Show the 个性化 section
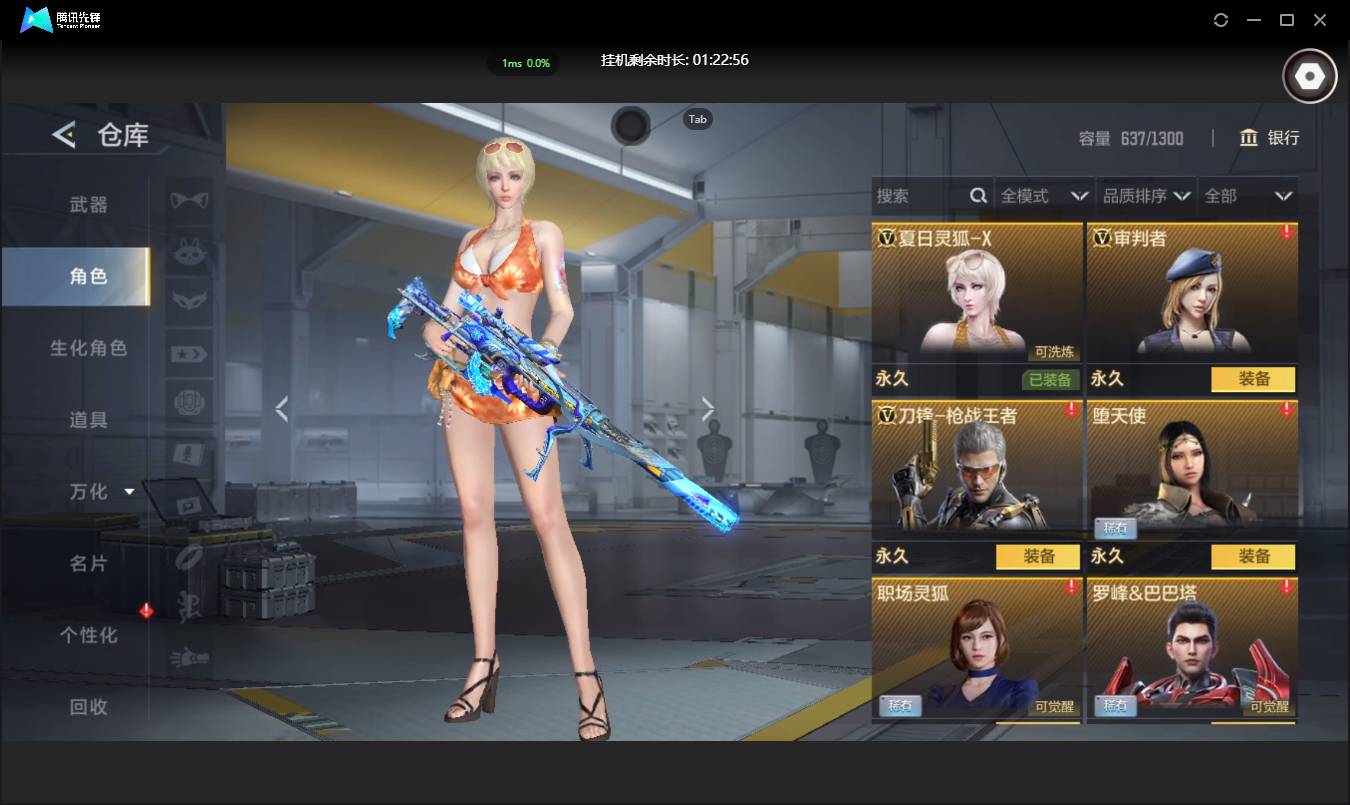This screenshot has height=805, width=1350. (x=88, y=635)
